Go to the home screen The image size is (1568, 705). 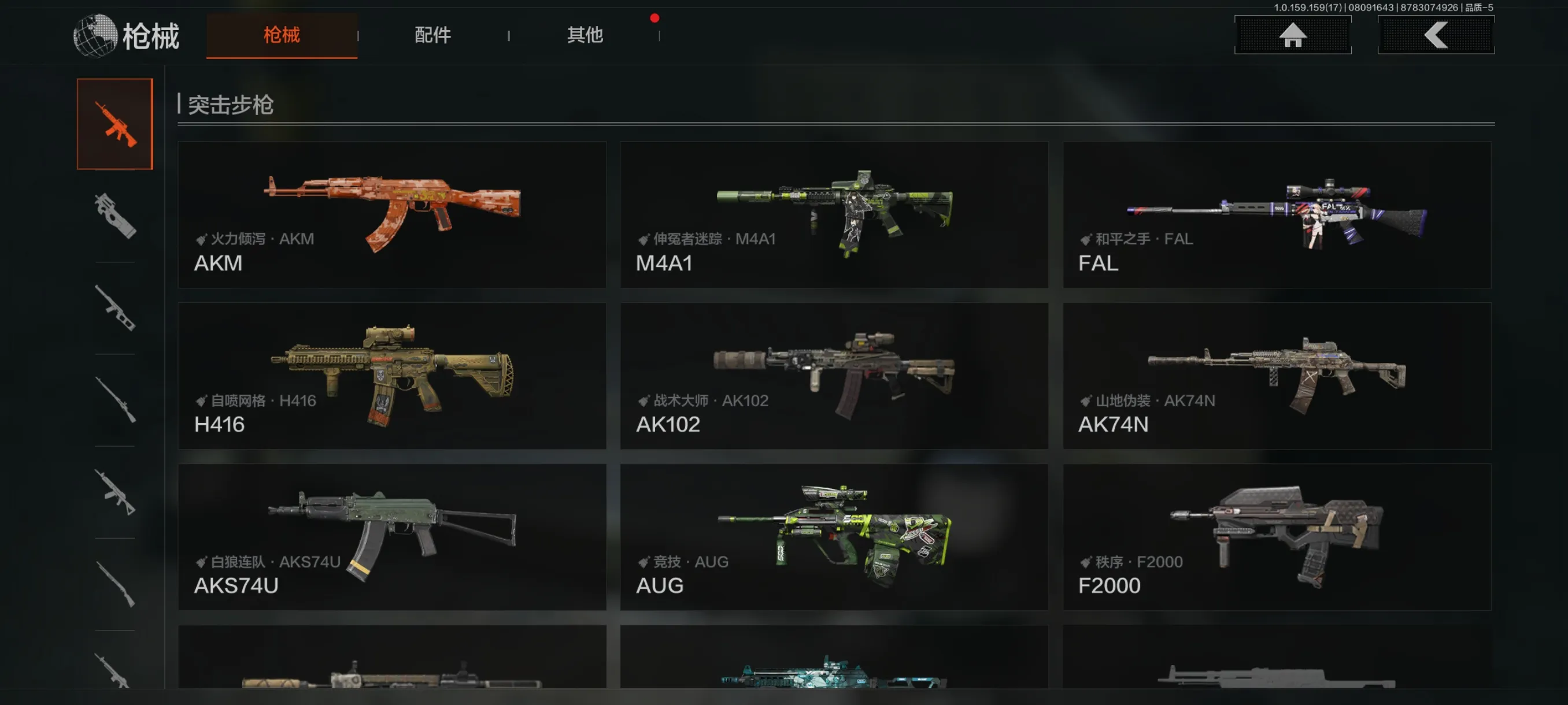tap(1292, 35)
